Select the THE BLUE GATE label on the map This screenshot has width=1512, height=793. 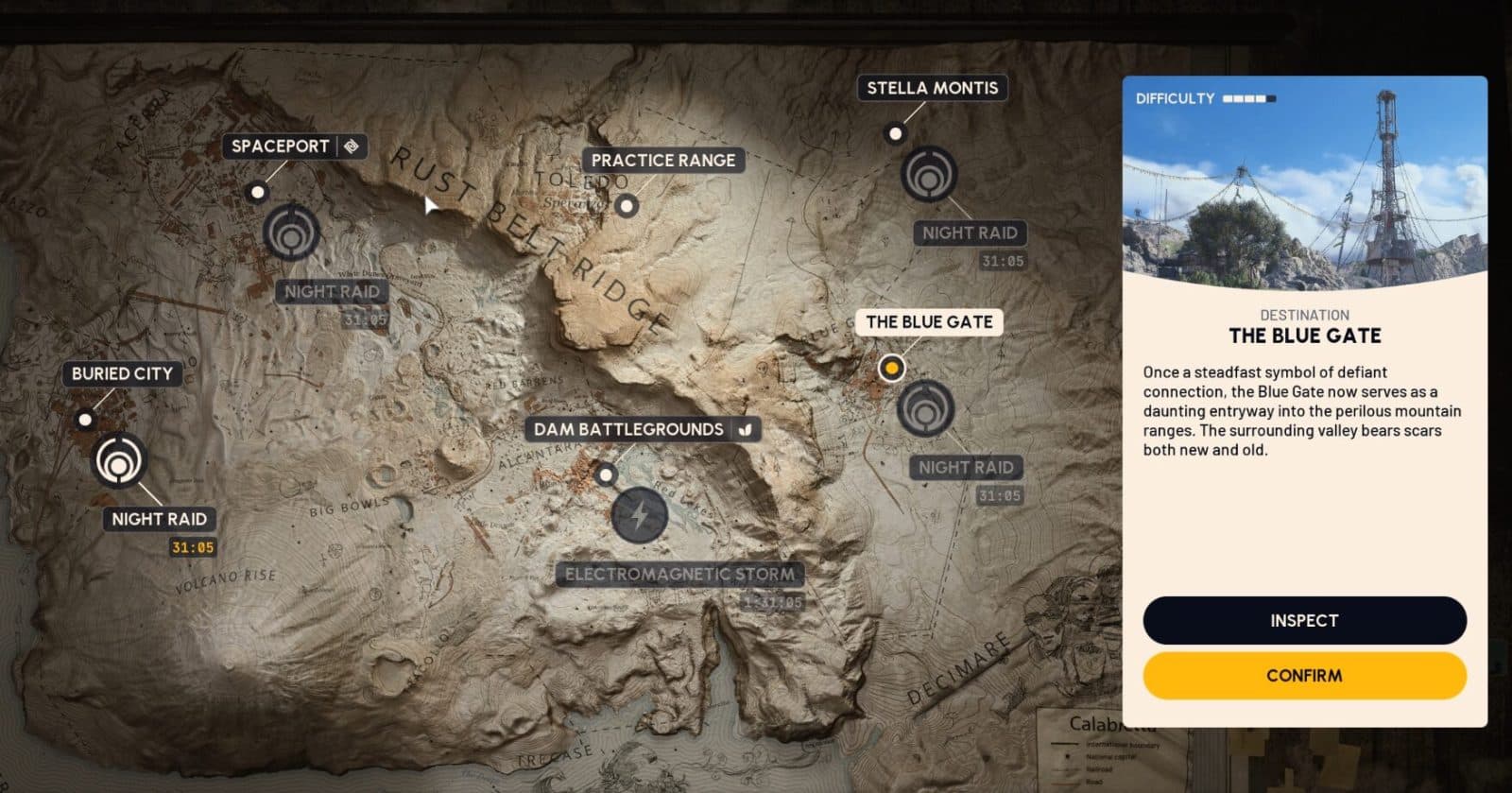pyautogui.click(x=930, y=322)
